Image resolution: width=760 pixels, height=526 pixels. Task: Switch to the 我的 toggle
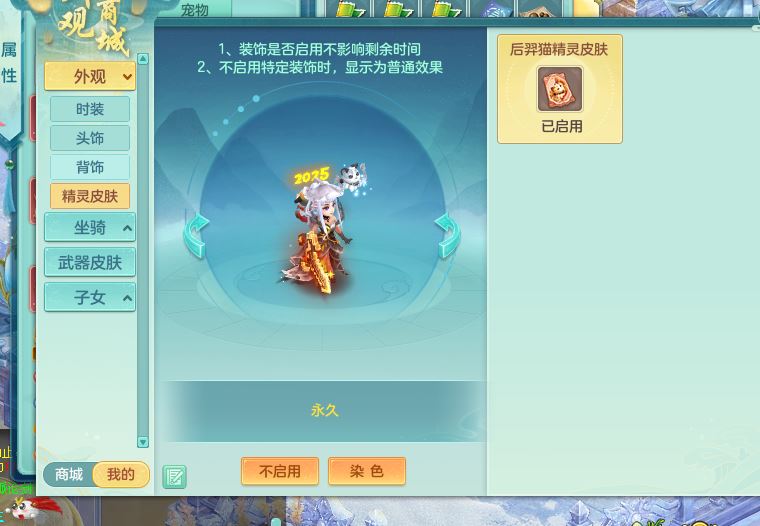pos(121,474)
